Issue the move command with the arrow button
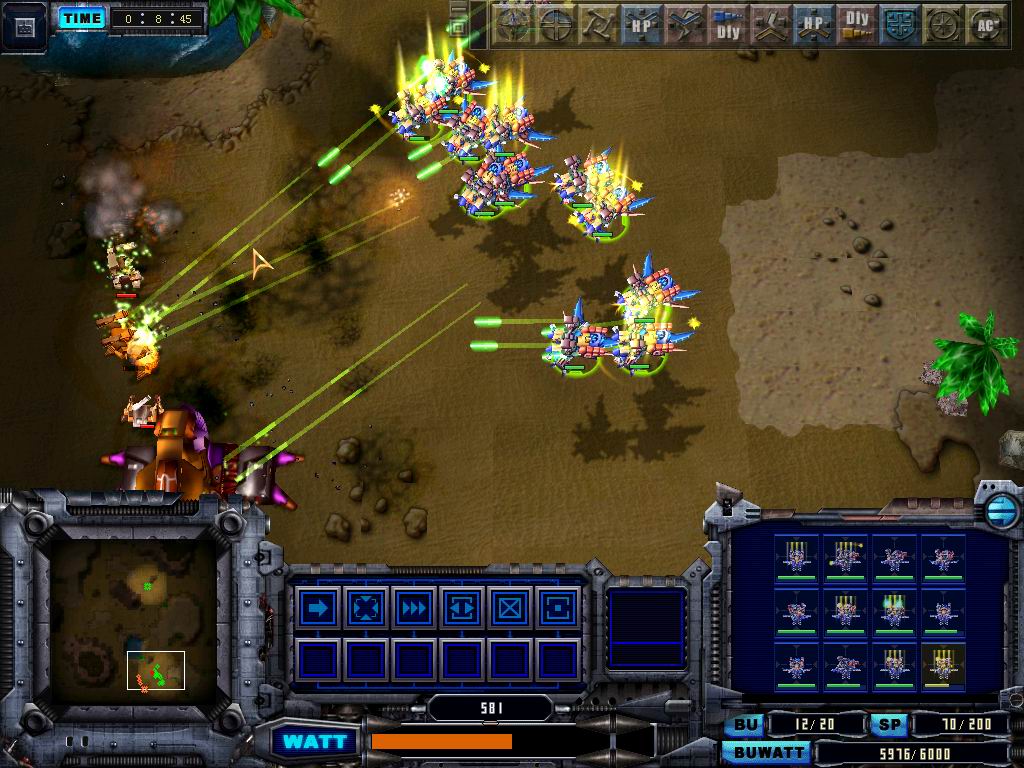Image resolution: width=1024 pixels, height=768 pixels. [317, 608]
